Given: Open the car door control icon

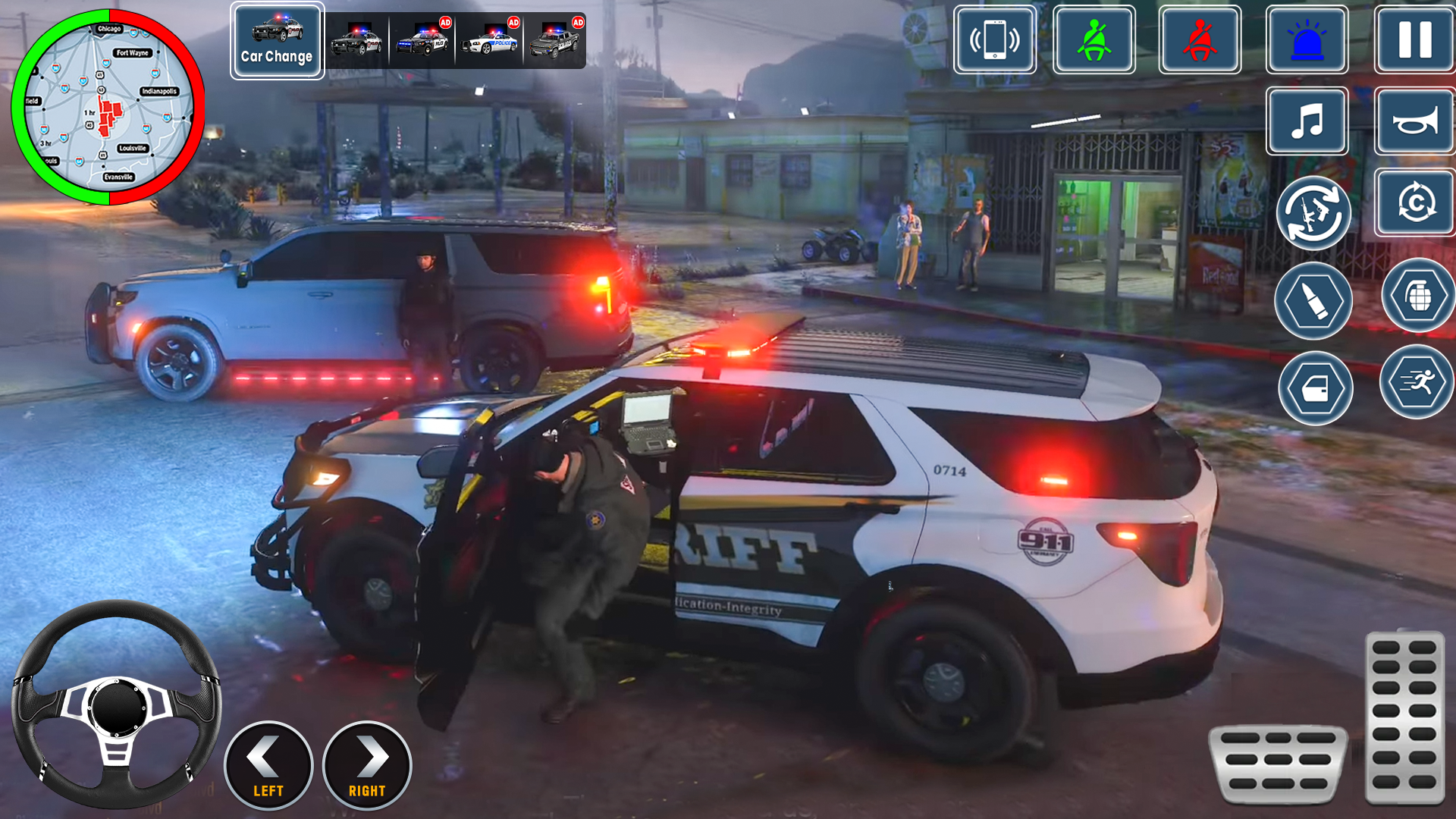Looking at the screenshot, I should click(1315, 388).
